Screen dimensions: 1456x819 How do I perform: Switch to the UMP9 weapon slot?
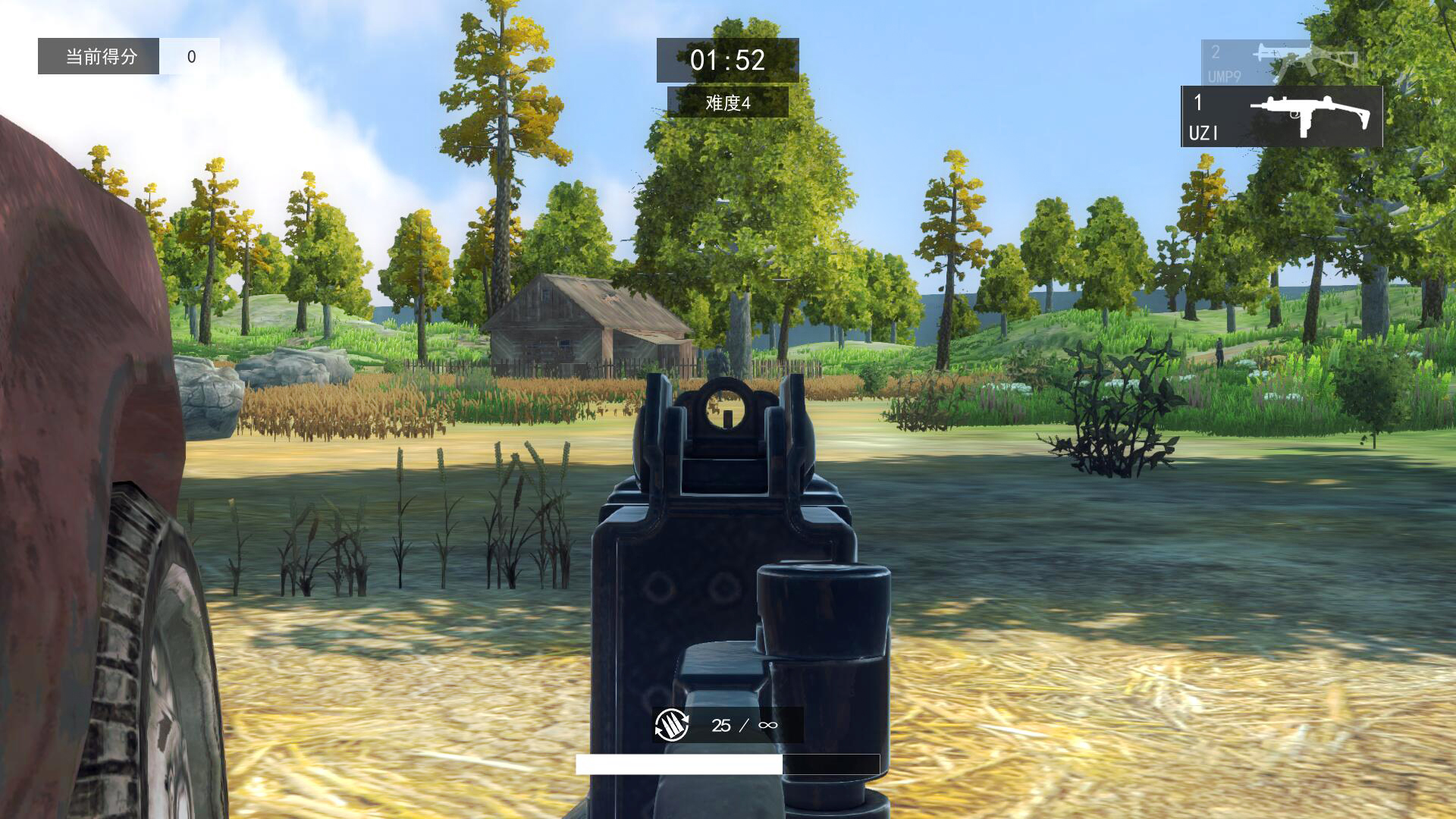tap(1274, 62)
